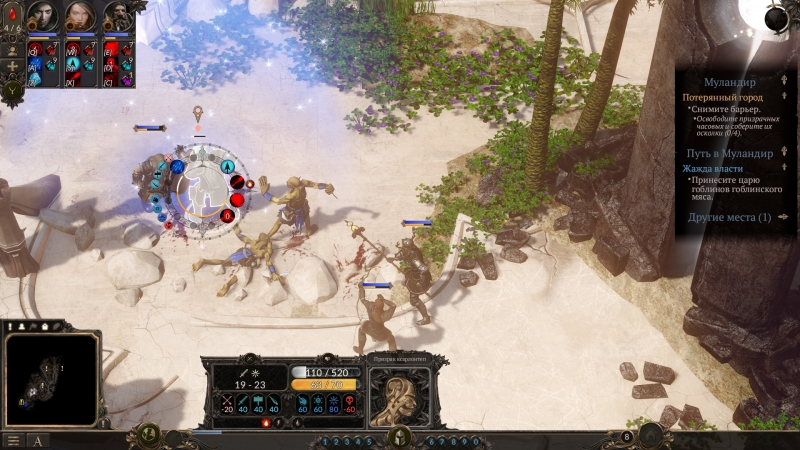Viewport: 800px width, 450px height.
Task: Select the "Путь в Муландир" quest header
Action: (729, 154)
